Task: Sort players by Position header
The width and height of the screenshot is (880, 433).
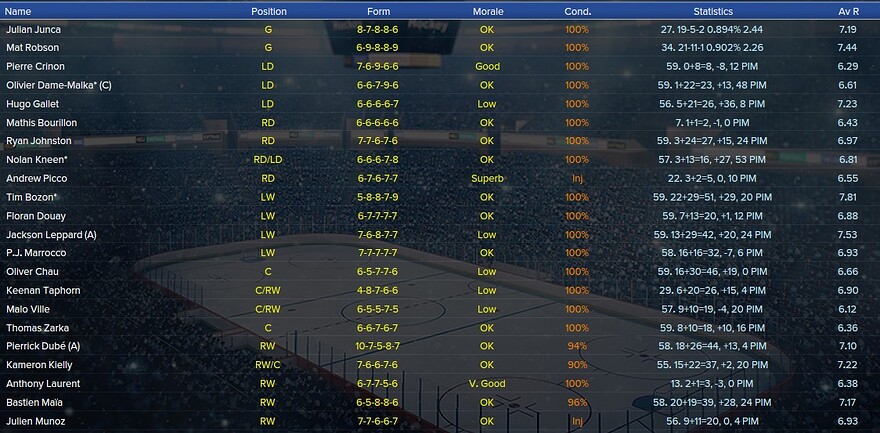Action: [x=268, y=11]
